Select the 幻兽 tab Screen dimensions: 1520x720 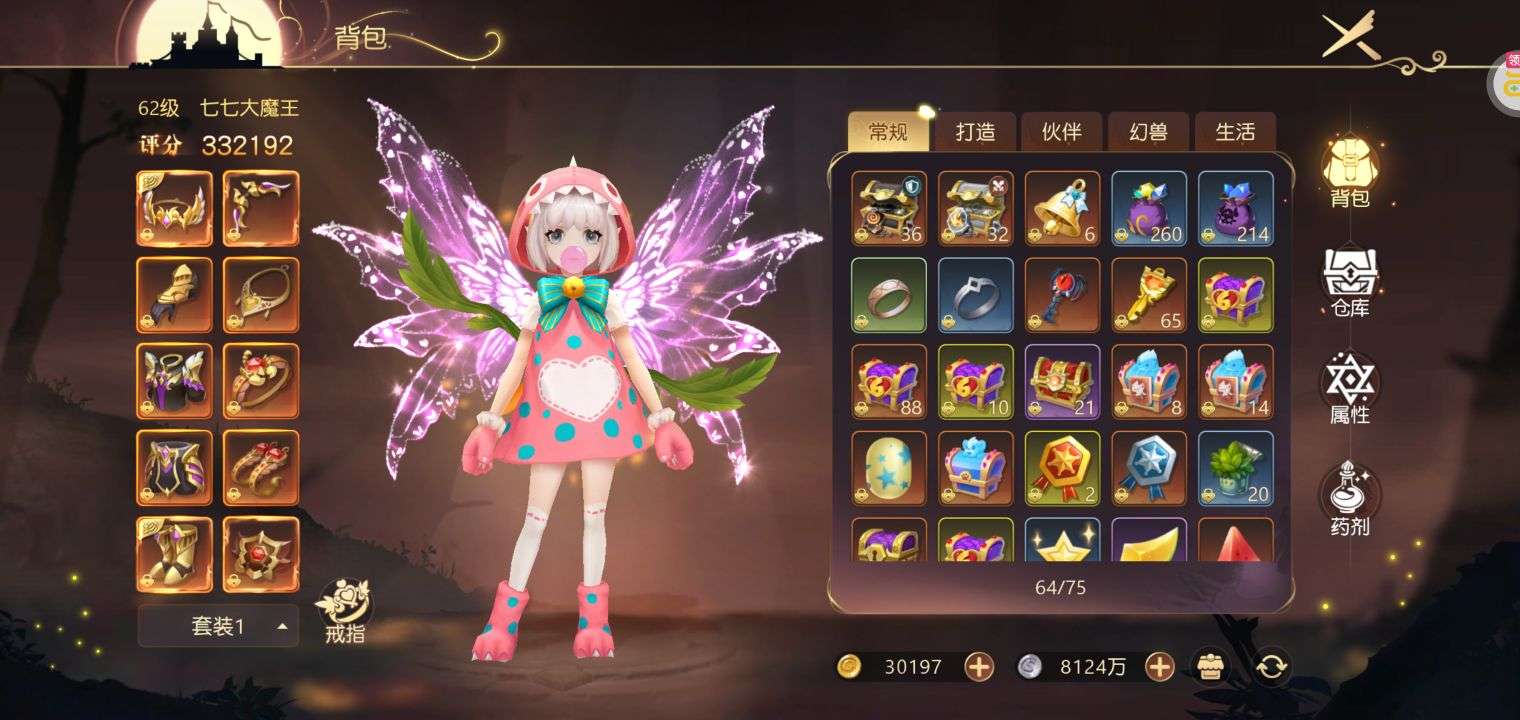tap(1148, 132)
